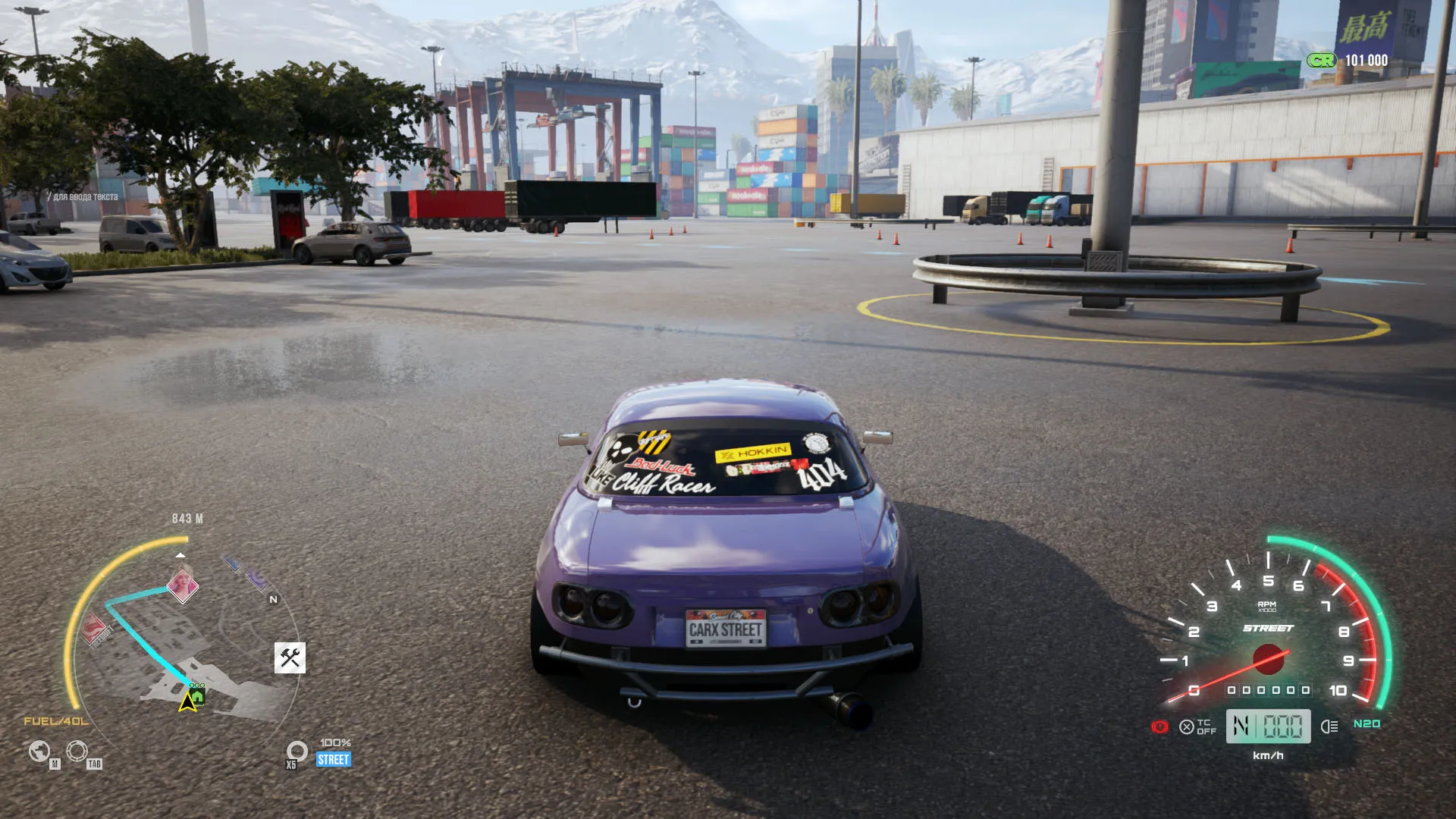Open the green CR currency icon
Image resolution: width=1456 pixels, height=819 pixels.
pos(1321,61)
